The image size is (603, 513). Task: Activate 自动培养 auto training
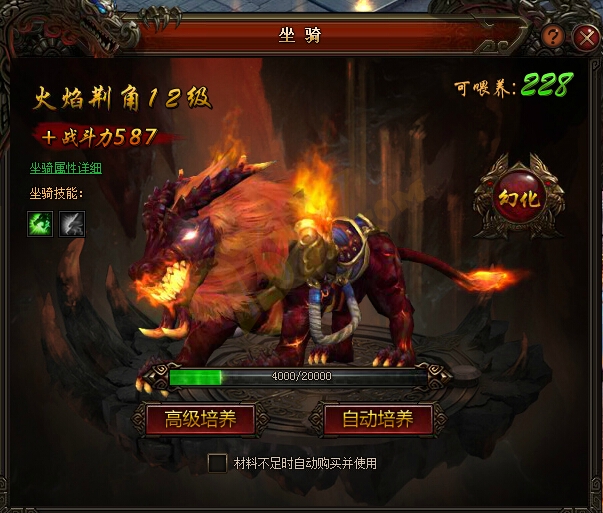pyautogui.click(x=377, y=419)
